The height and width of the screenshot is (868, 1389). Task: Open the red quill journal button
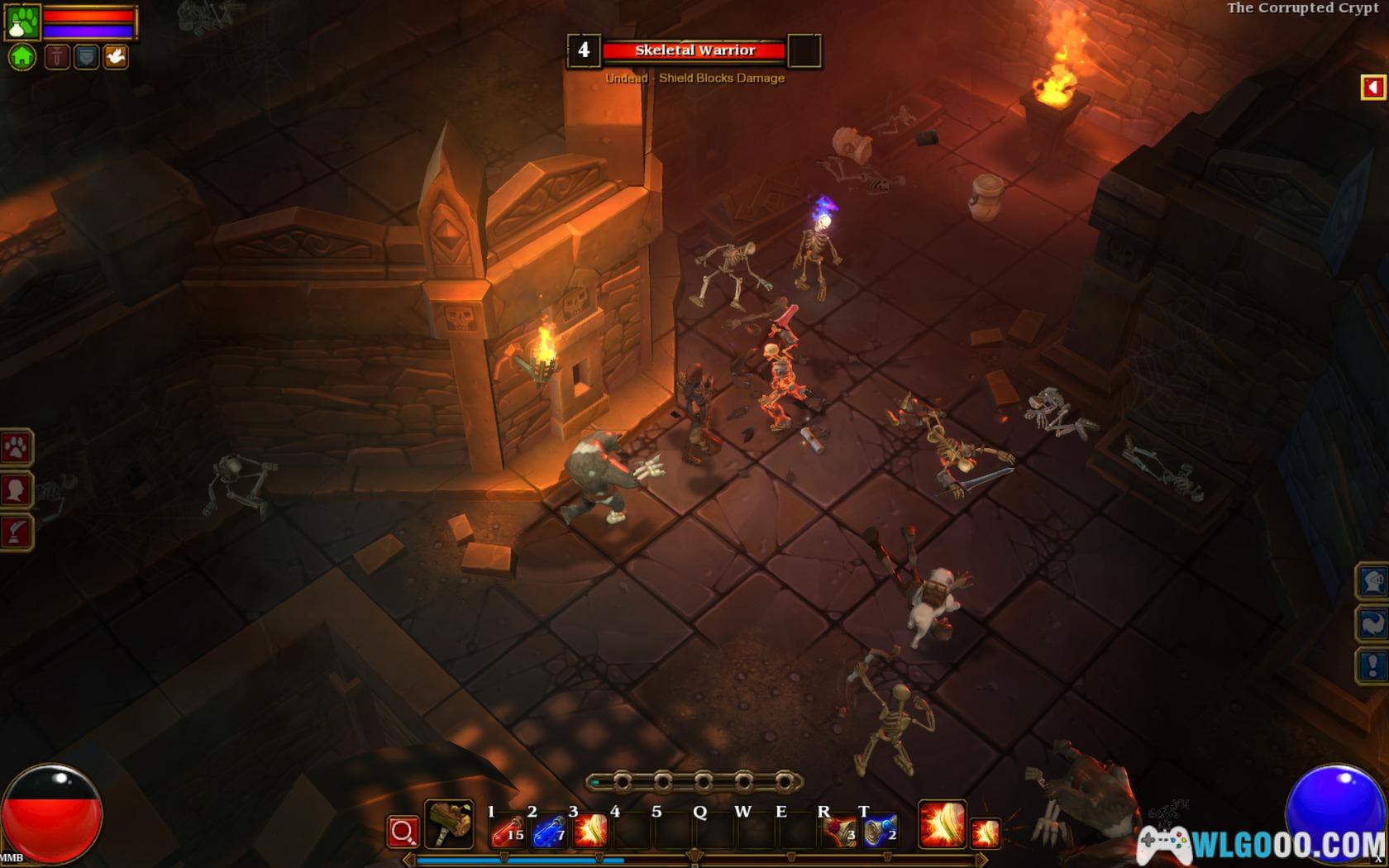click(x=16, y=532)
